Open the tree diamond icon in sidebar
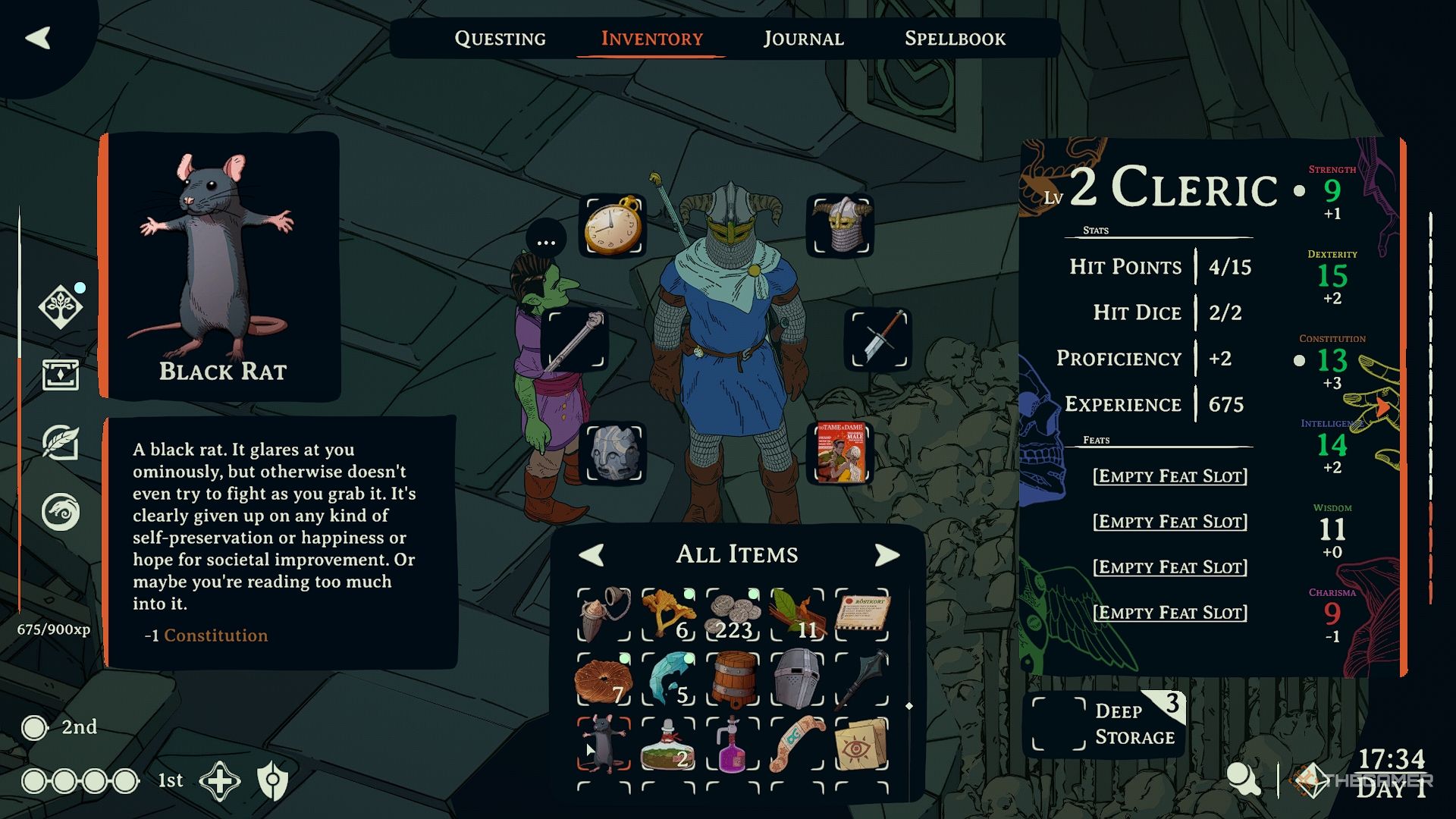The image size is (1456, 819). tap(61, 307)
